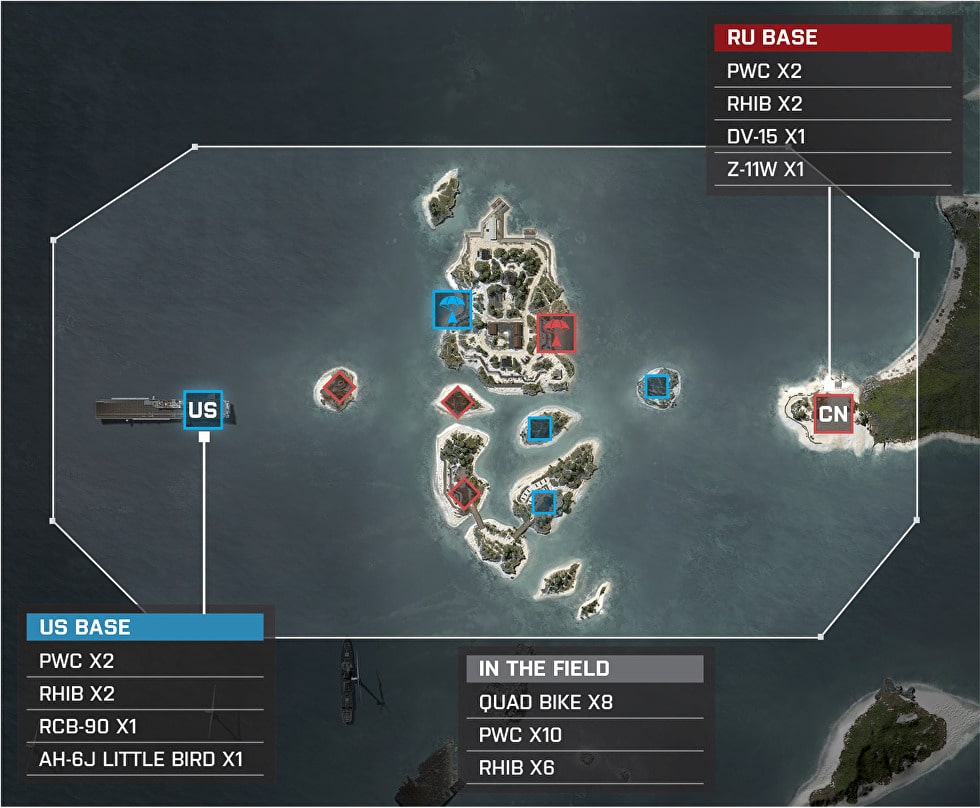Select the RHIB X6 row
Image resolution: width=980 pixels, height=808 pixels.
pyautogui.click(x=585, y=768)
